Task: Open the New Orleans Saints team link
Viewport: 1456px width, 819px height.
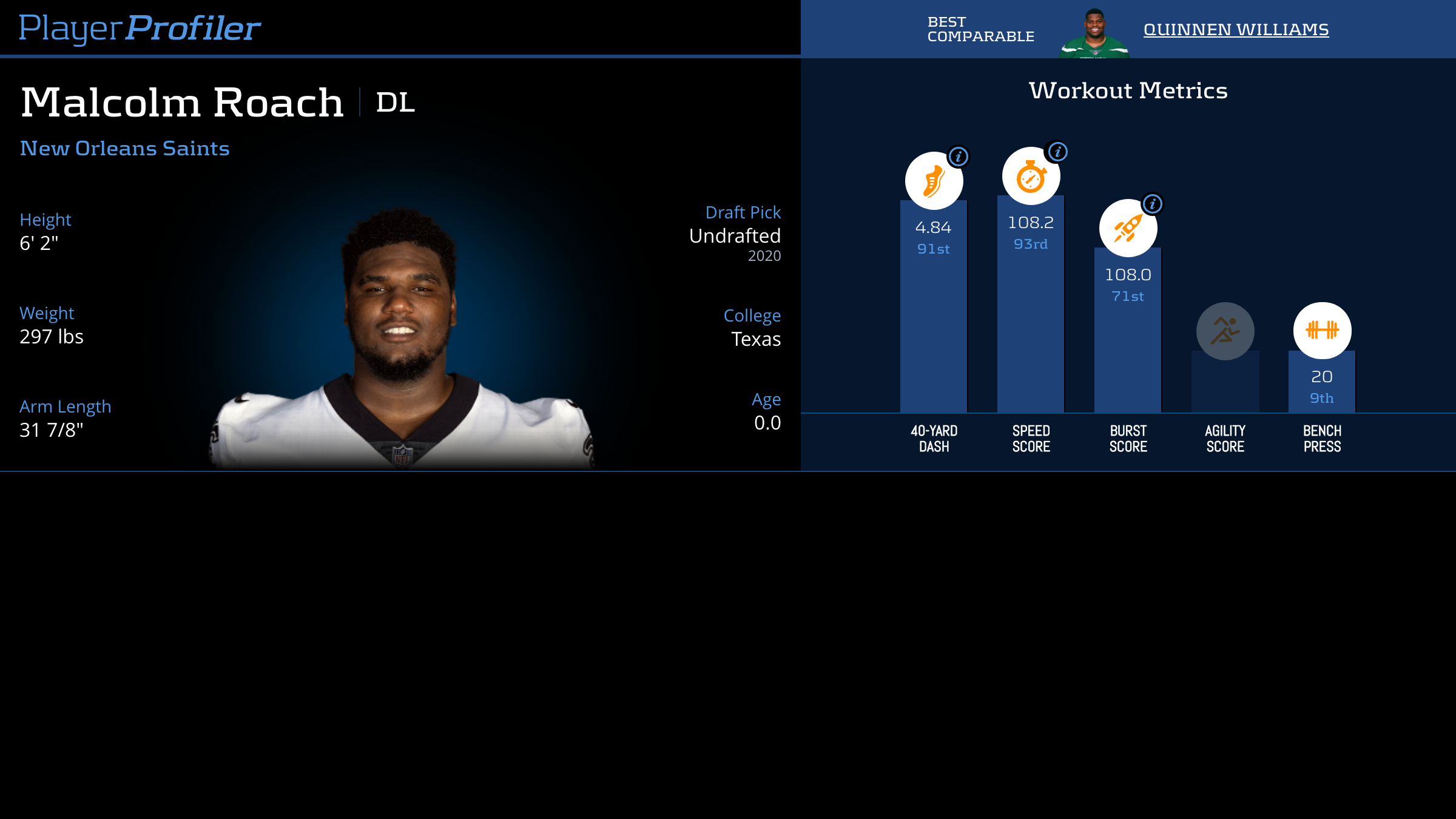Action: pos(125,149)
